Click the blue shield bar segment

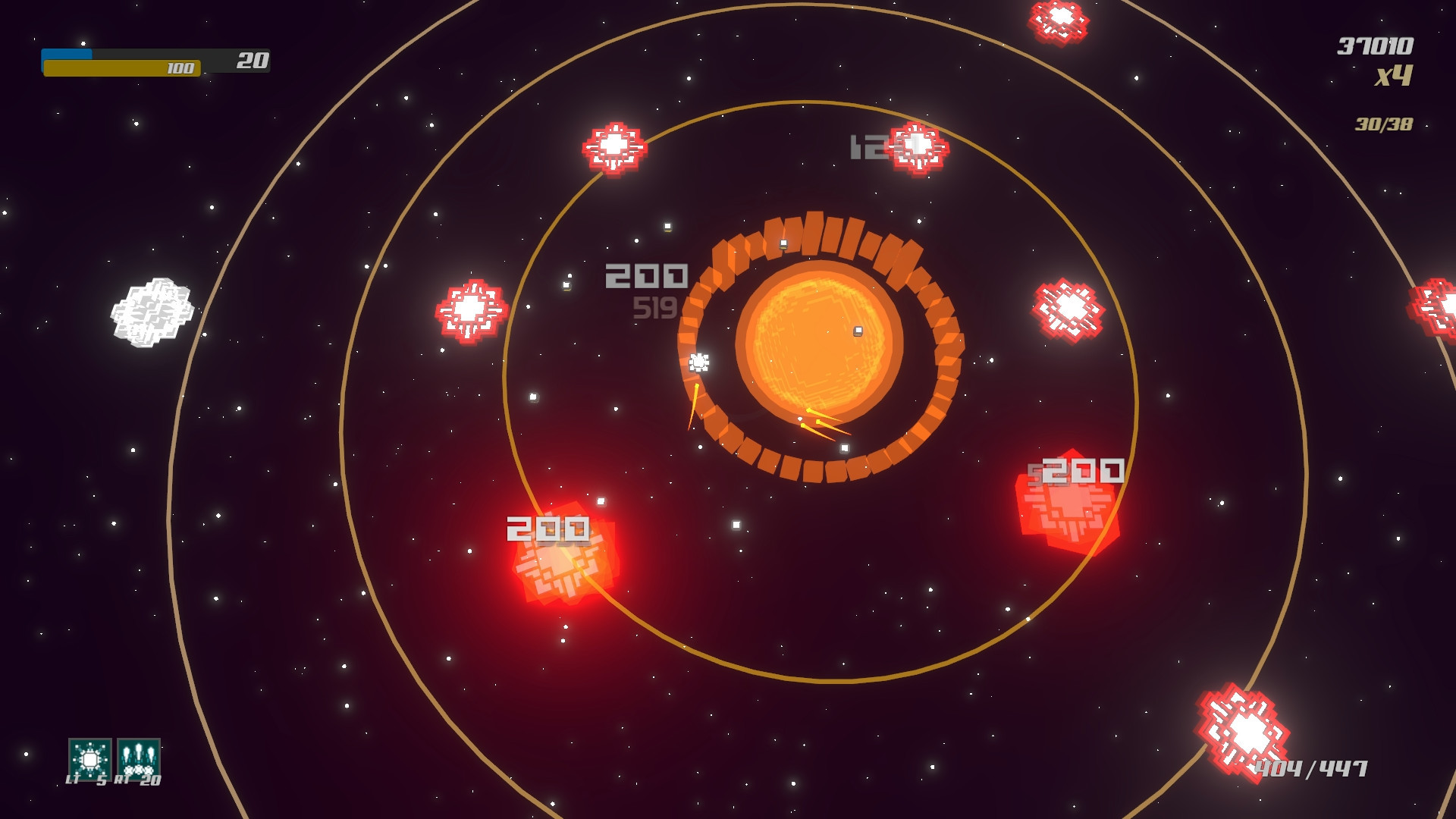tap(68, 54)
